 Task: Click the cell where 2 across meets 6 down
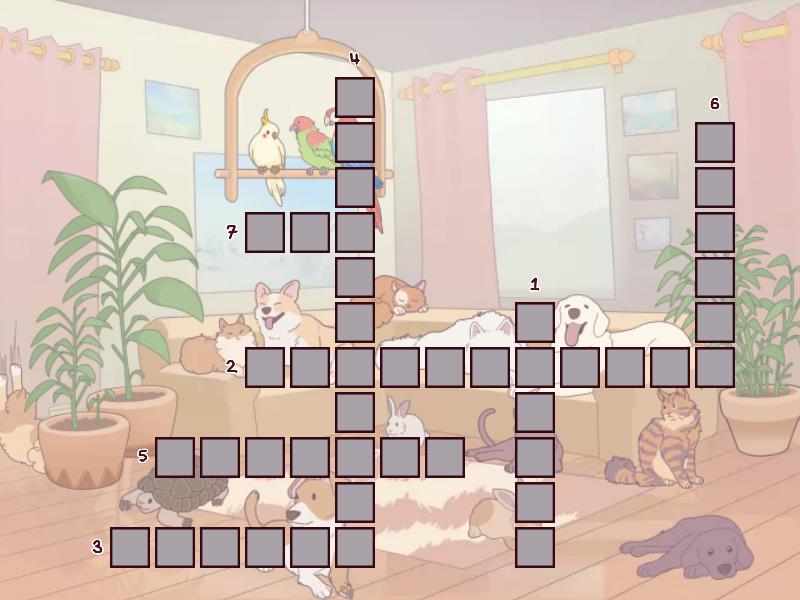pyautogui.click(x=715, y=367)
